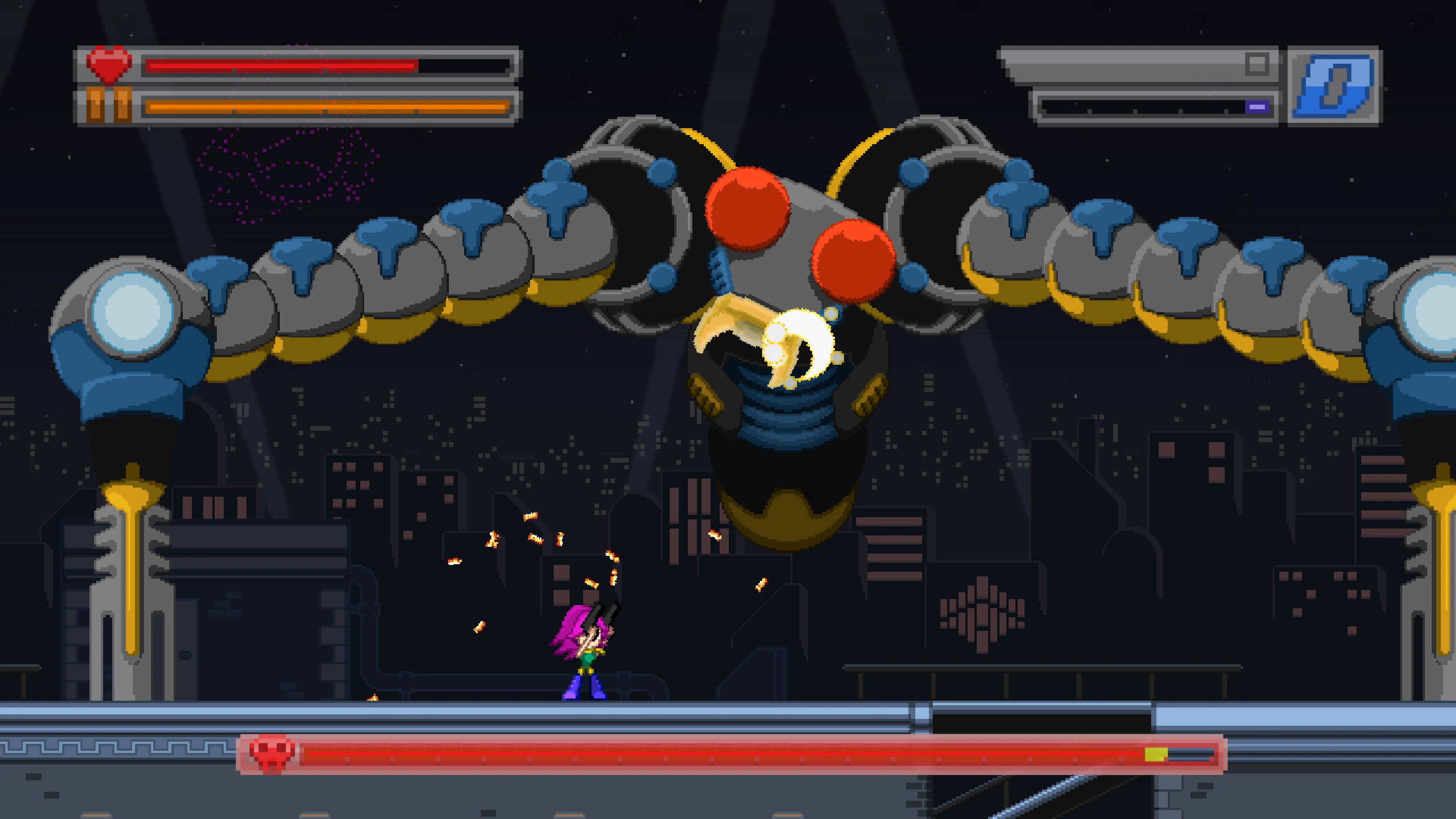Click the red heart health icon
1456x819 pixels.
(109, 63)
